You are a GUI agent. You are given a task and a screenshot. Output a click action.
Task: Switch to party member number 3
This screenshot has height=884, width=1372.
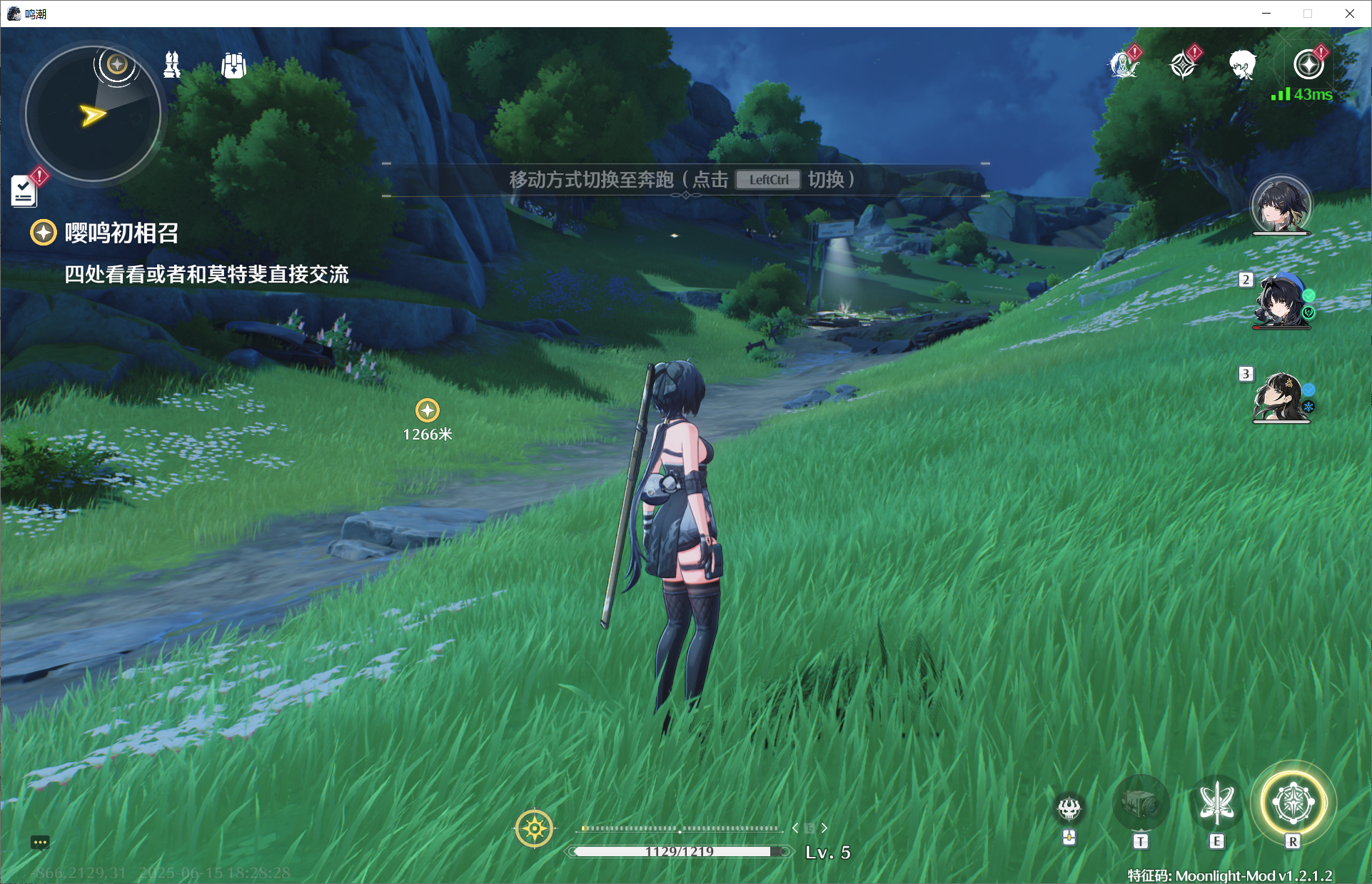tap(1281, 397)
